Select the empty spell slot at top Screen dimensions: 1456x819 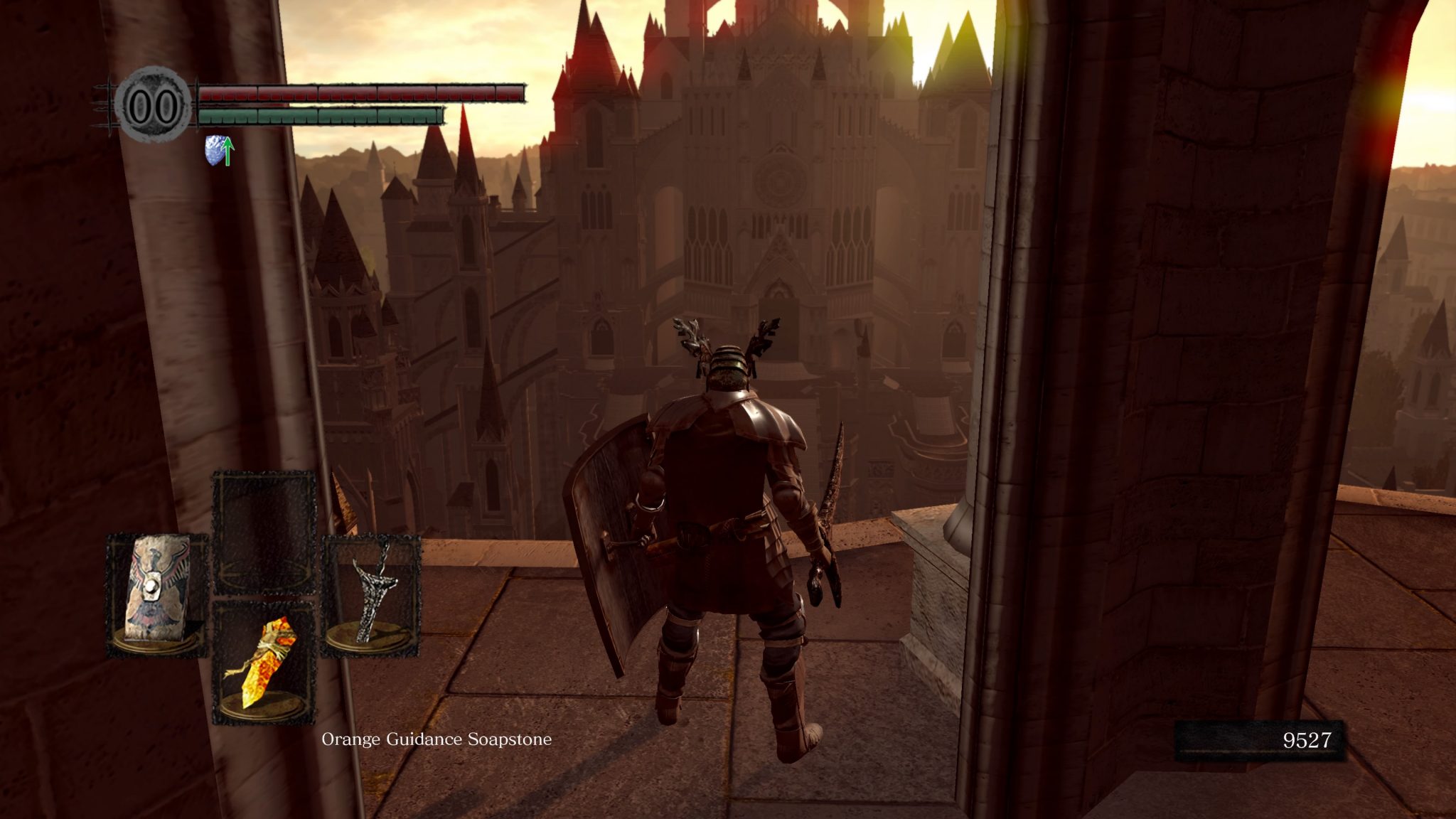coord(264,530)
